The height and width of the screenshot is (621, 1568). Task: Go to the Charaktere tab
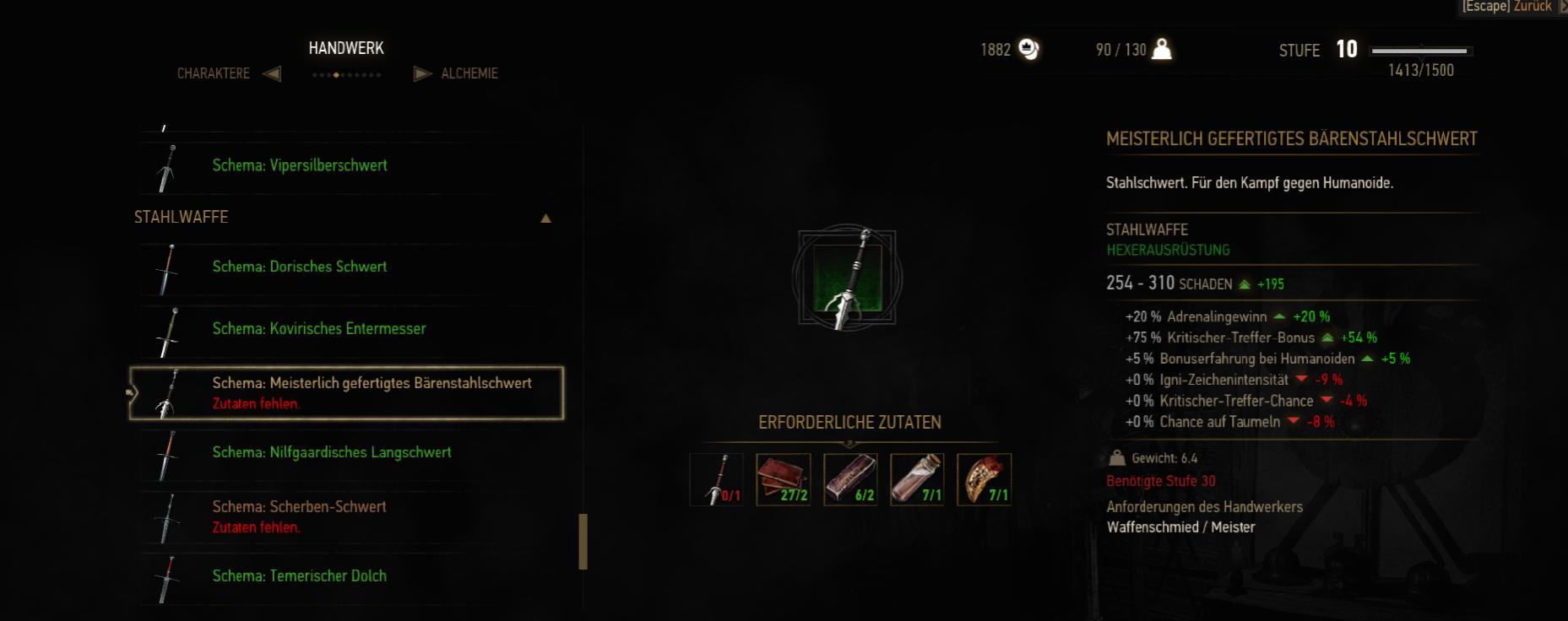[214, 73]
